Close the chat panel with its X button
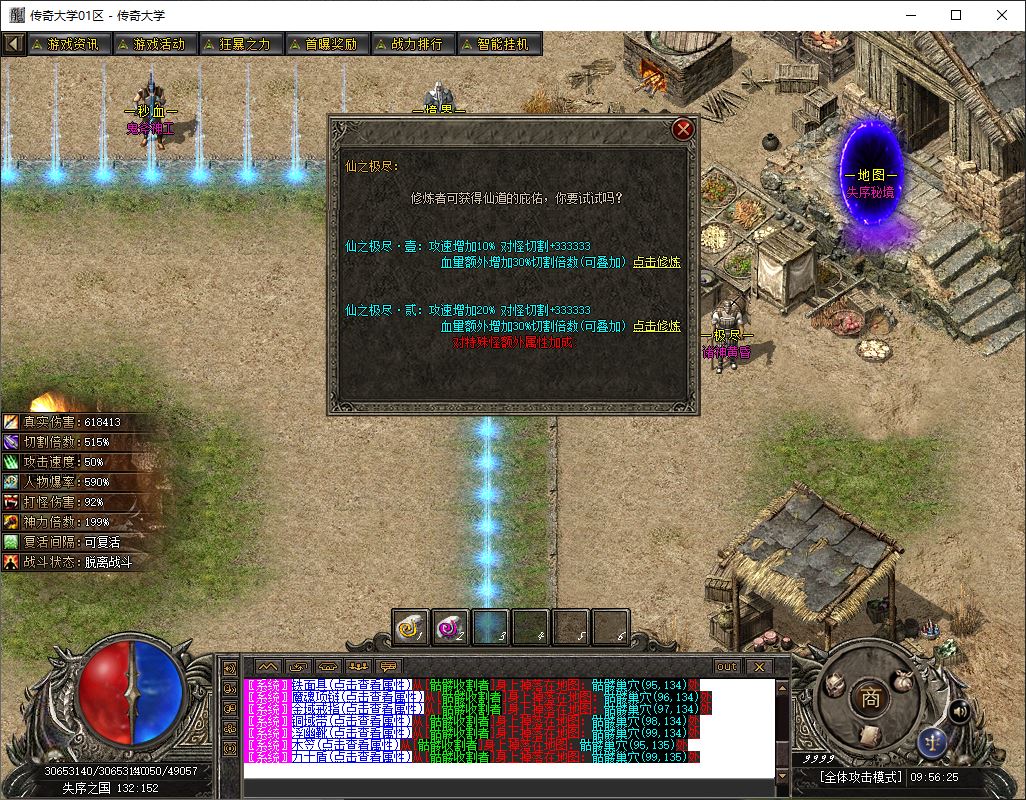 pyautogui.click(x=759, y=667)
